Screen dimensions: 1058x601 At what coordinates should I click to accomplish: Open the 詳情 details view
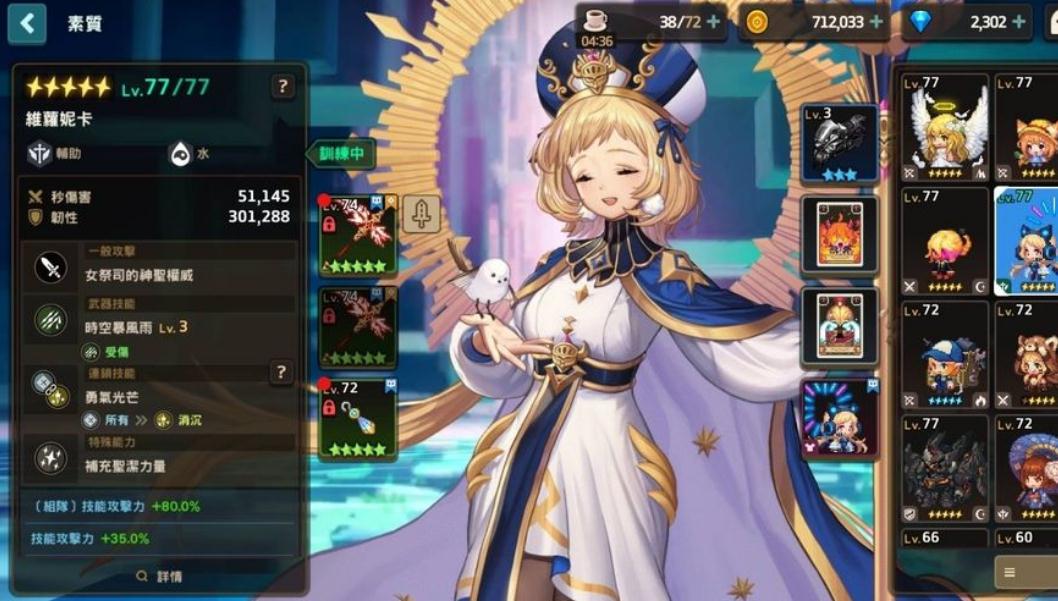coord(160,576)
